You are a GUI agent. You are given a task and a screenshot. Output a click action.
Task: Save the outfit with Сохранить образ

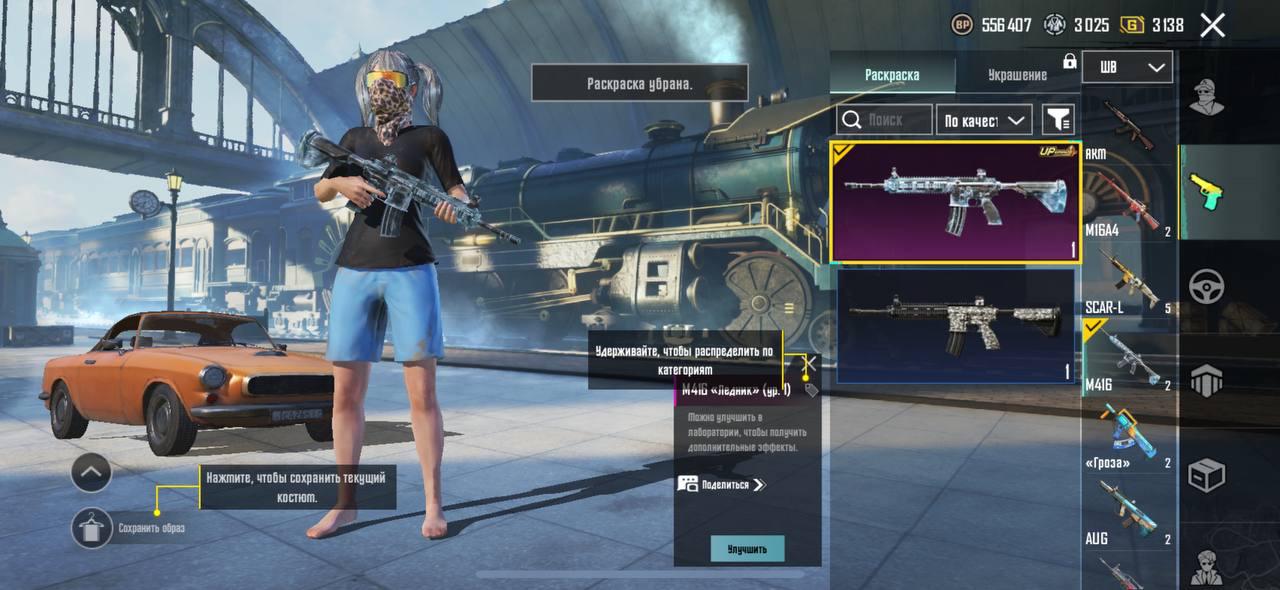(92, 527)
